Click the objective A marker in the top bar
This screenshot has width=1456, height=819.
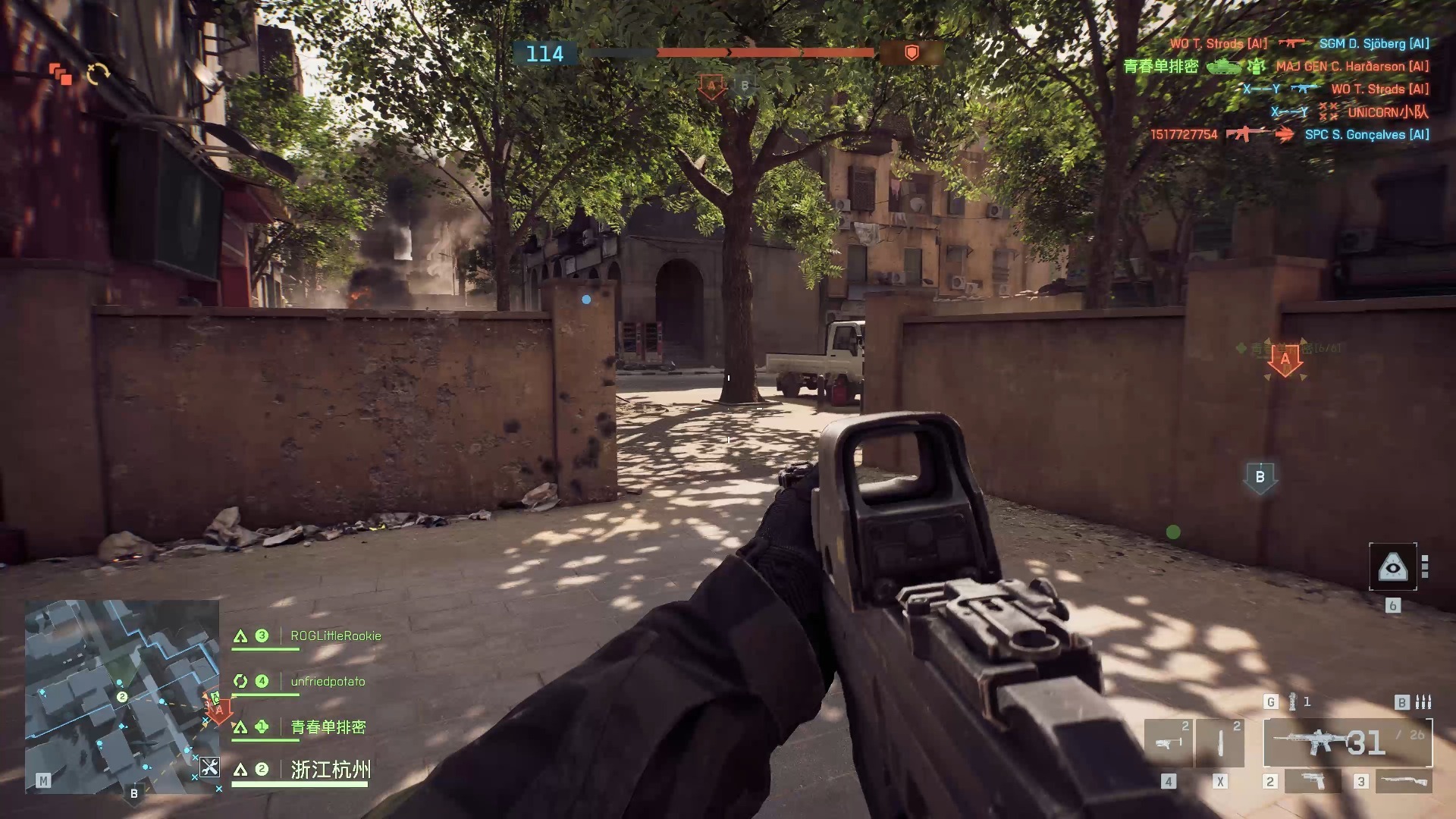pos(711,86)
